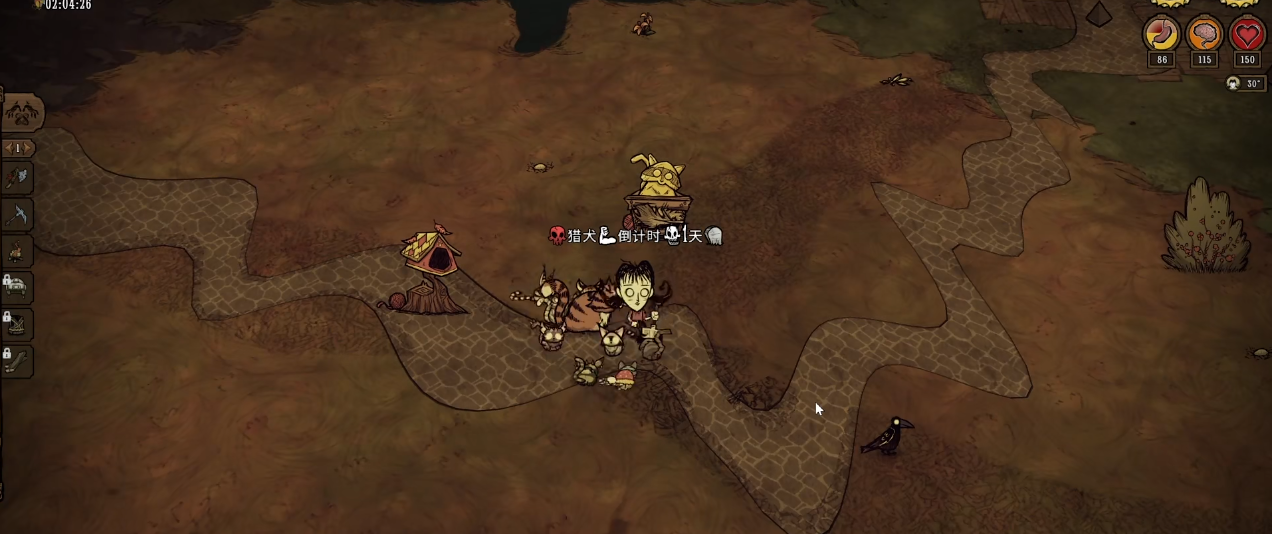1272x534 pixels.
Task: Build a campfire from pinned recipes
Action: [19, 251]
